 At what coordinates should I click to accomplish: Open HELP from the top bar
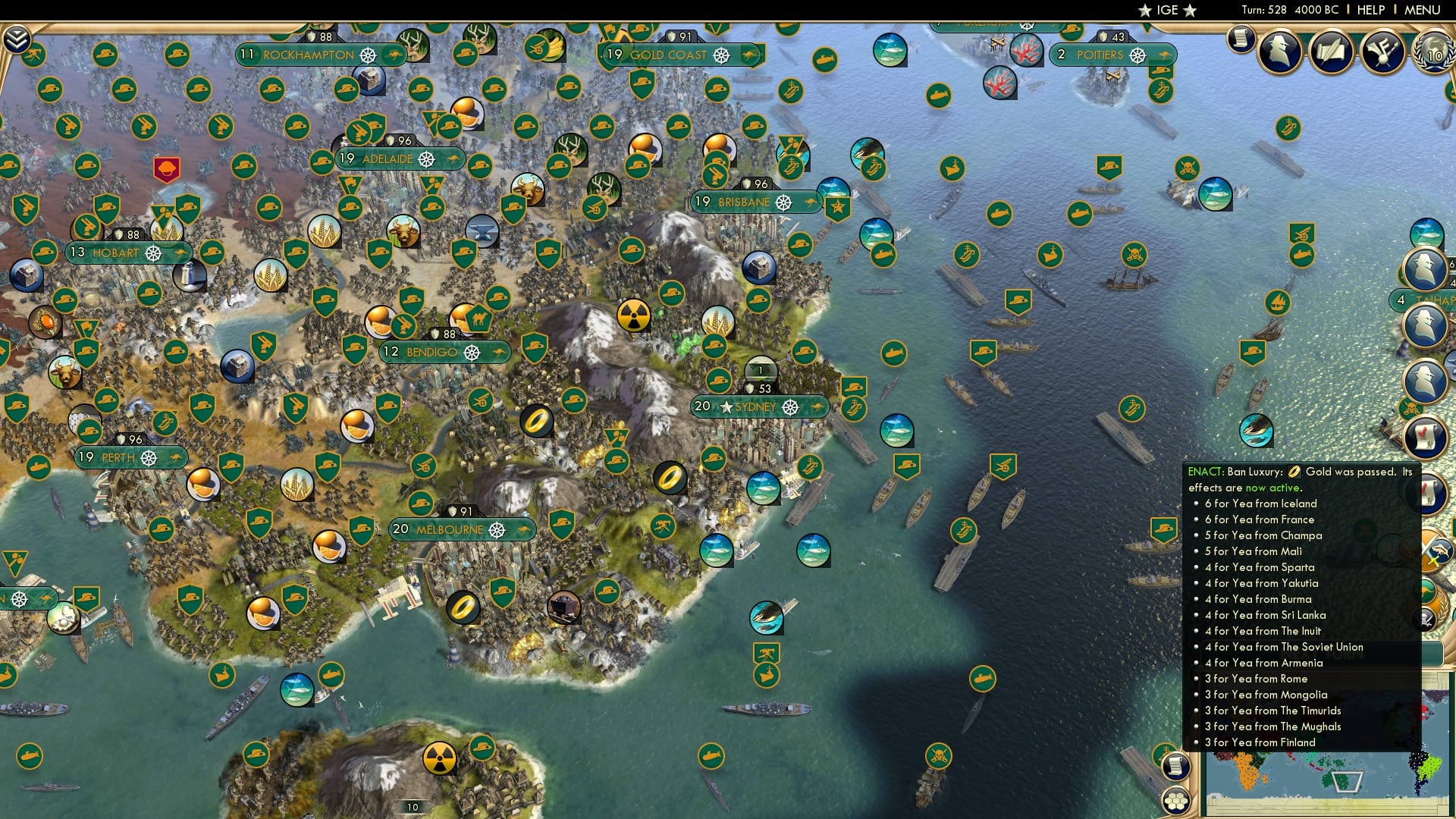(x=1370, y=9)
